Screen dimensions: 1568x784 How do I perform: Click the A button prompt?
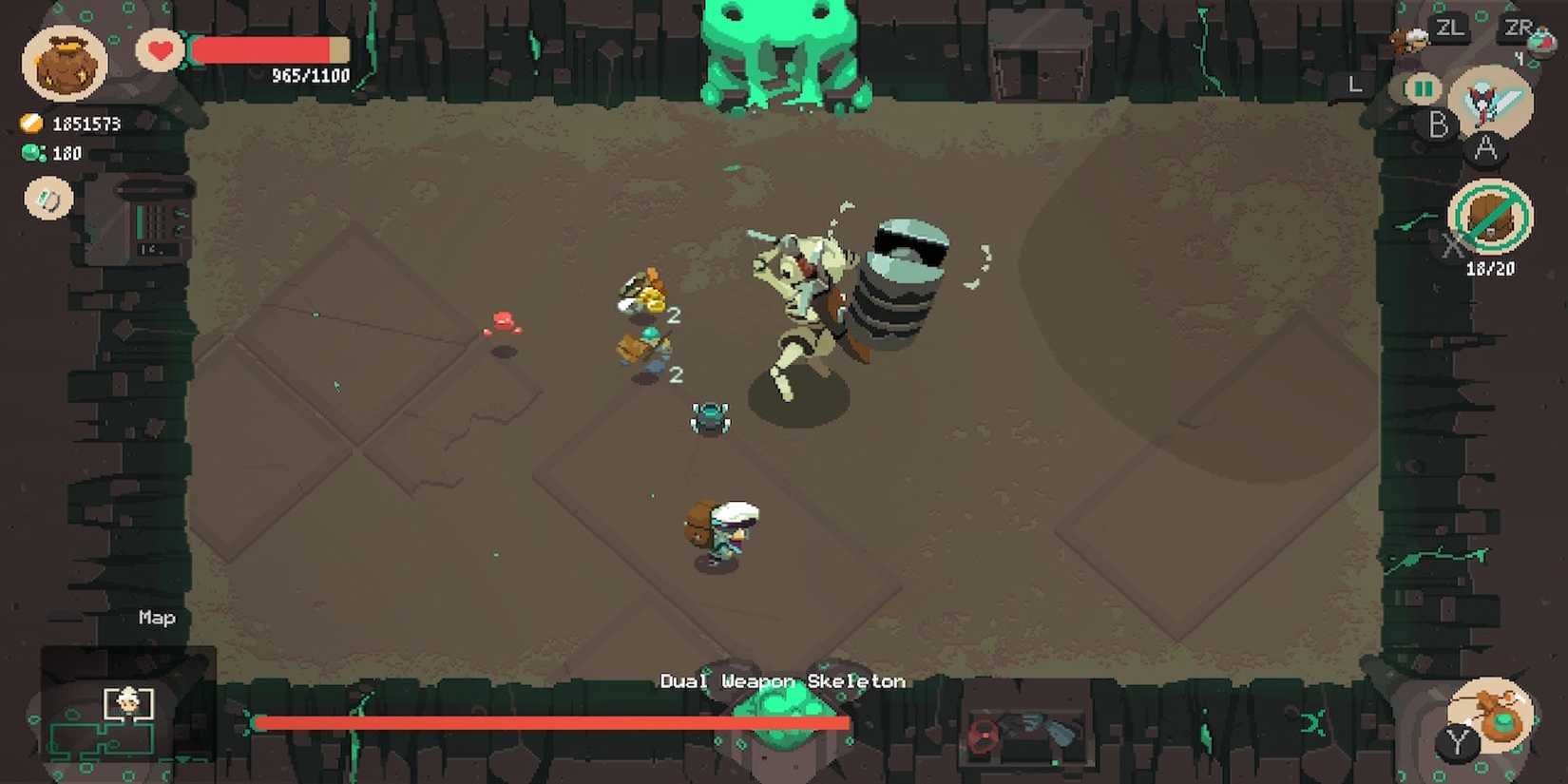[x=1483, y=149]
